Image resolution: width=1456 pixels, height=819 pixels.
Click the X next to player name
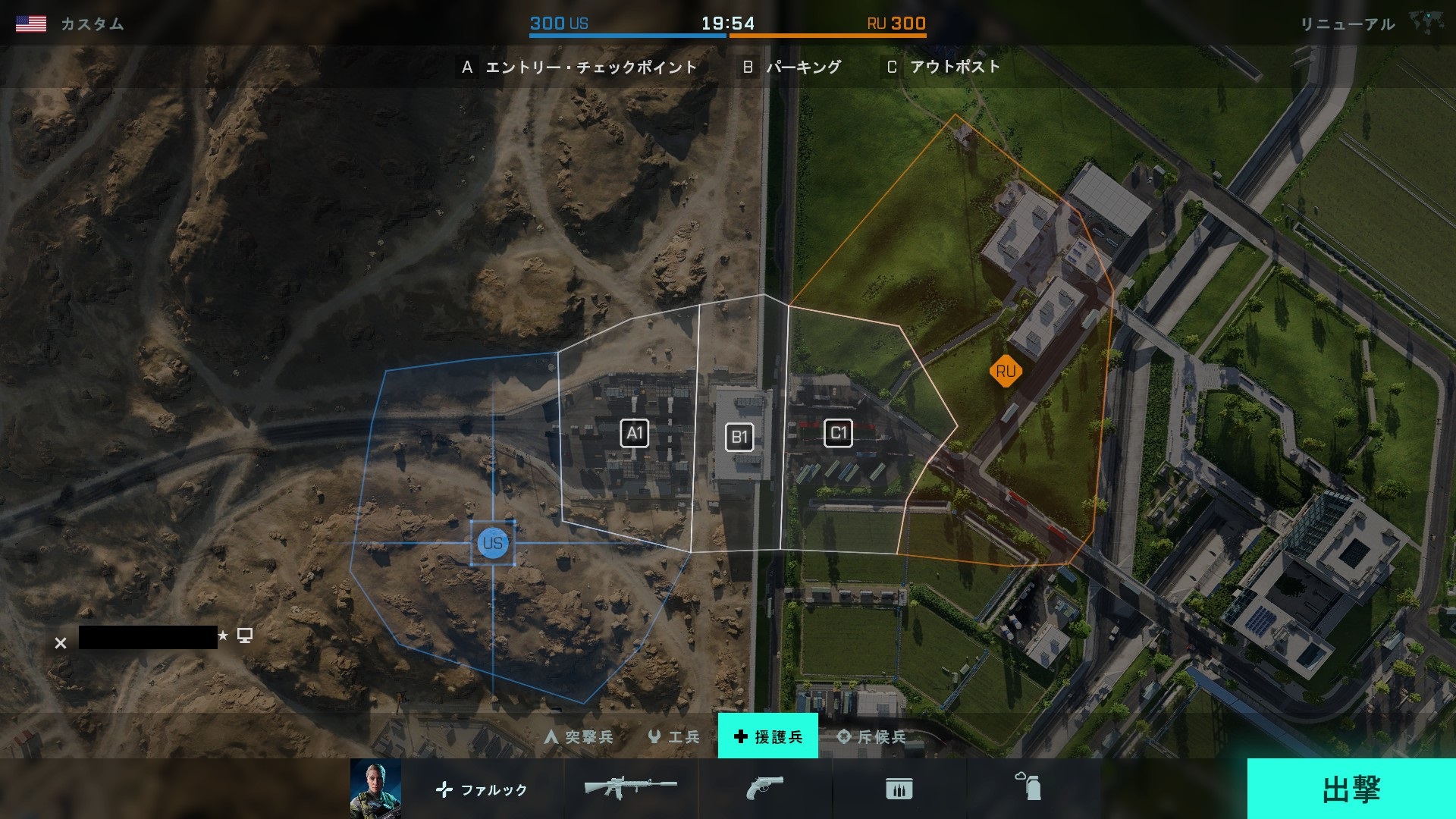click(61, 643)
